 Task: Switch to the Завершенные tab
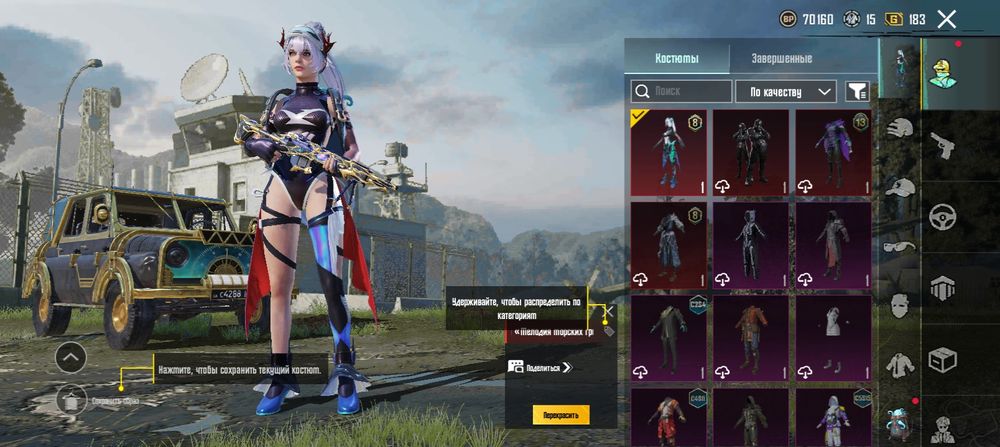pos(781,58)
